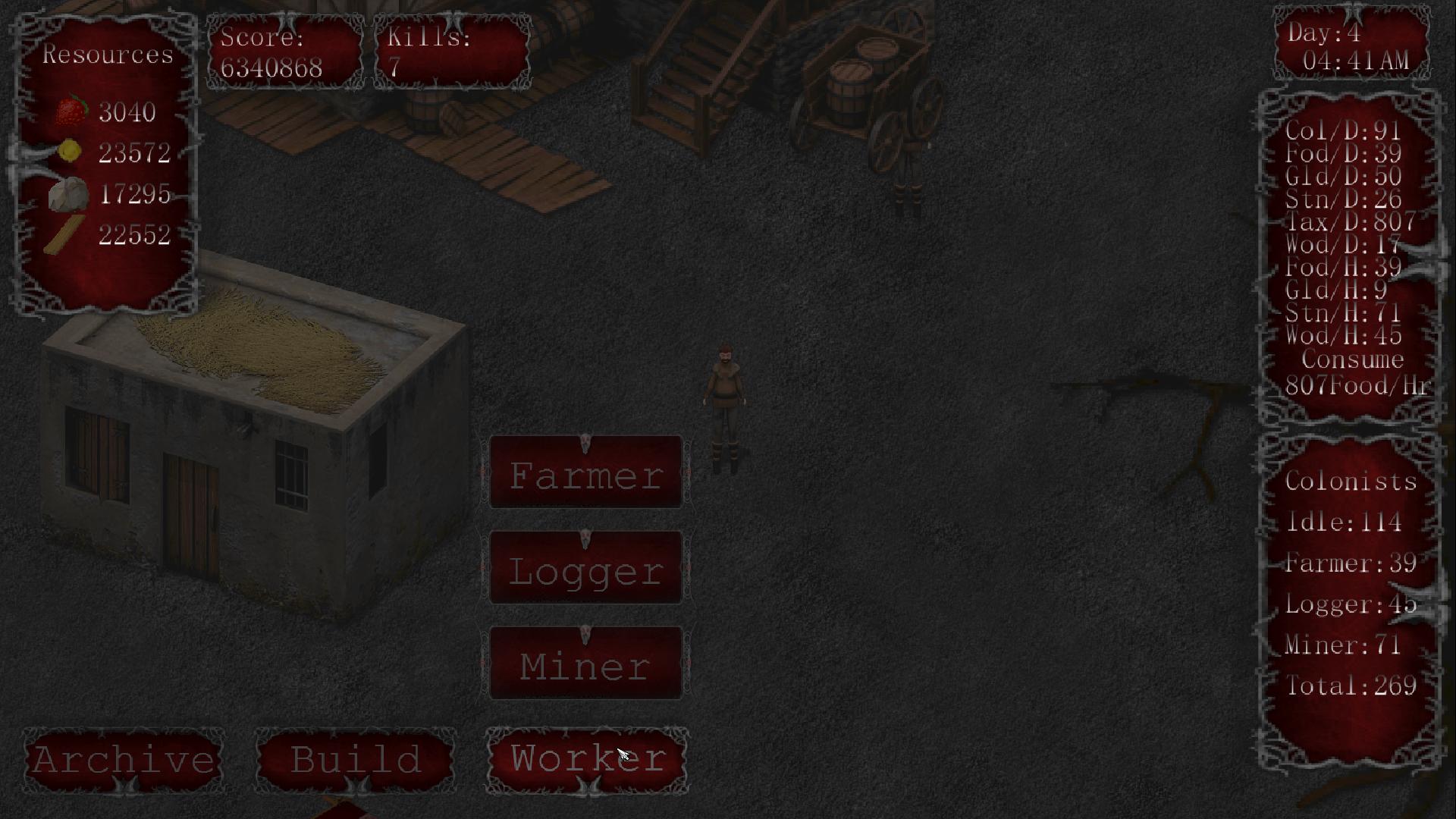Click the skull ornament above the Miner button
Image resolution: width=1456 pixels, height=819 pixels.
pyautogui.click(x=585, y=634)
